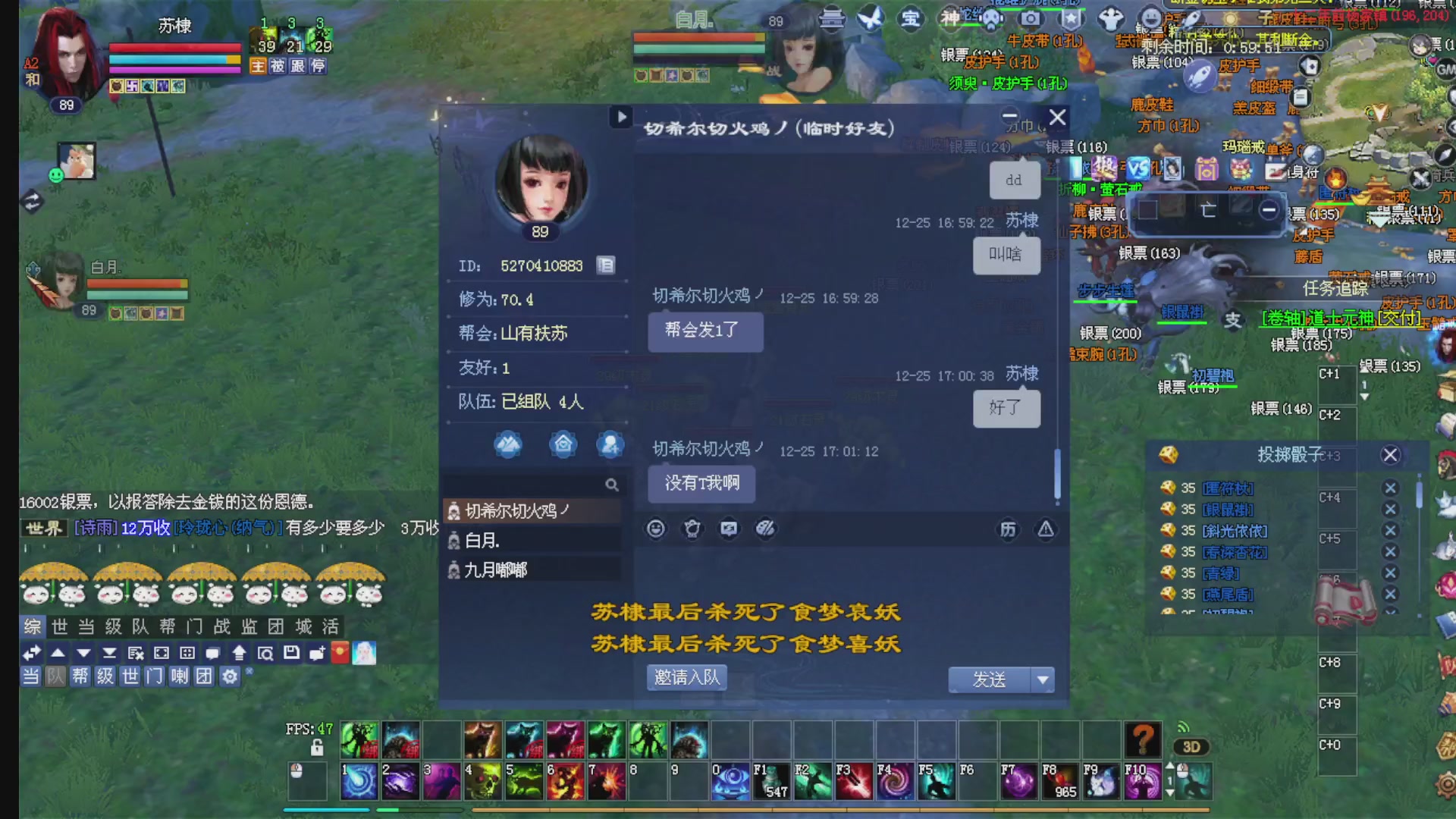Image resolution: width=1456 pixels, height=819 pixels.
Task: Switch to the 世 world chat tab
Action: click(60, 627)
